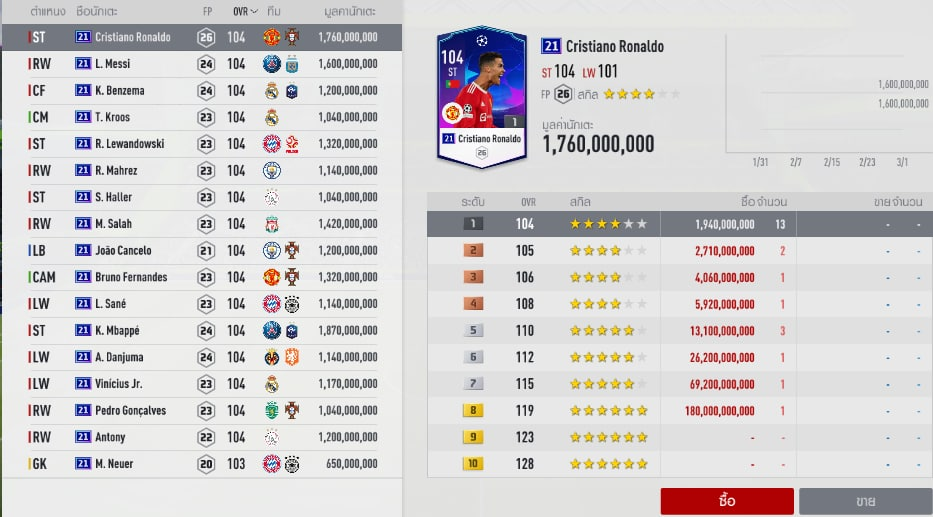Sort list by the OVR column
Viewport: 933px width, 517px height.
(x=241, y=11)
